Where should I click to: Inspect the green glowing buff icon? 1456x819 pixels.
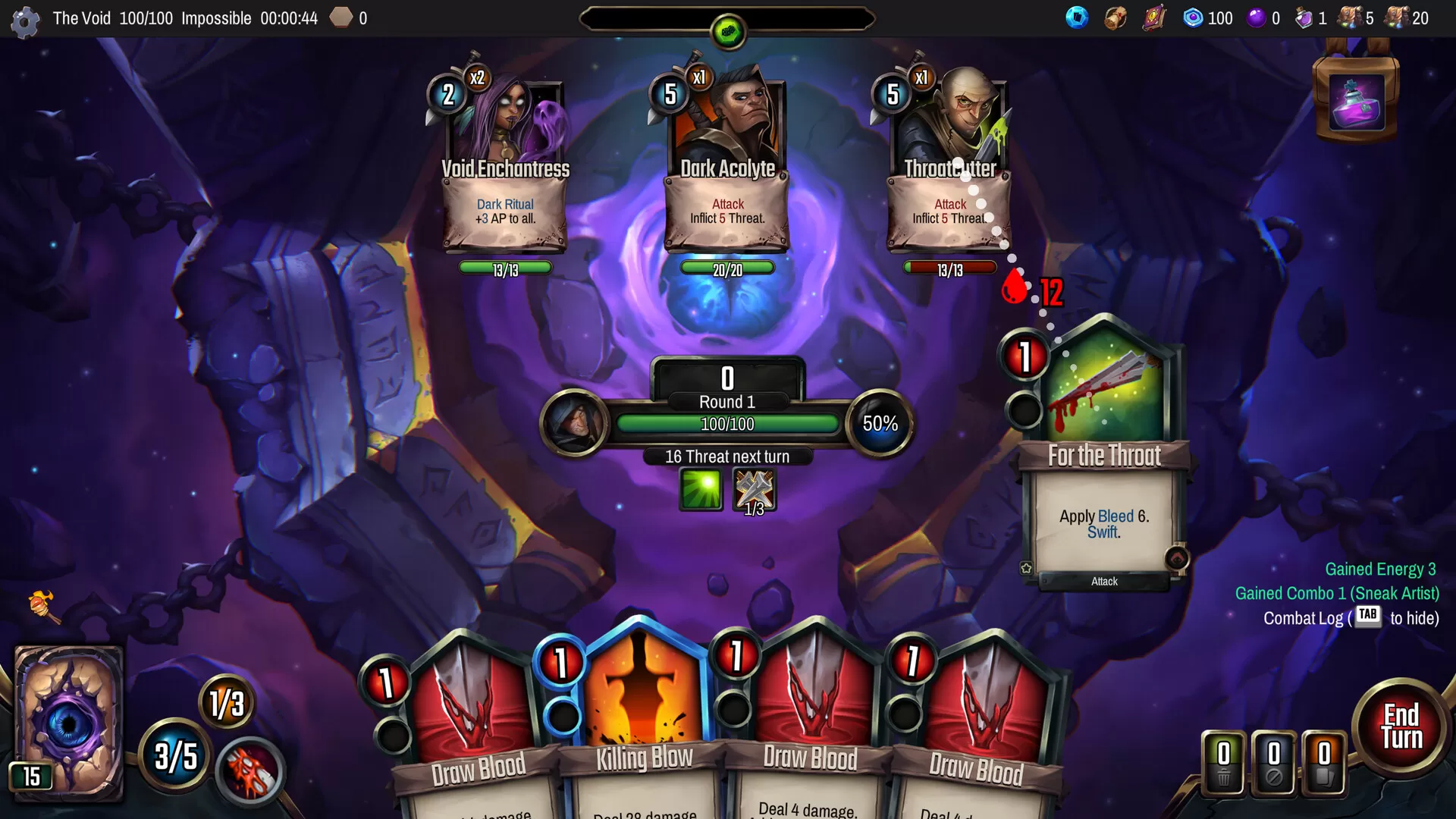(701, 490)
